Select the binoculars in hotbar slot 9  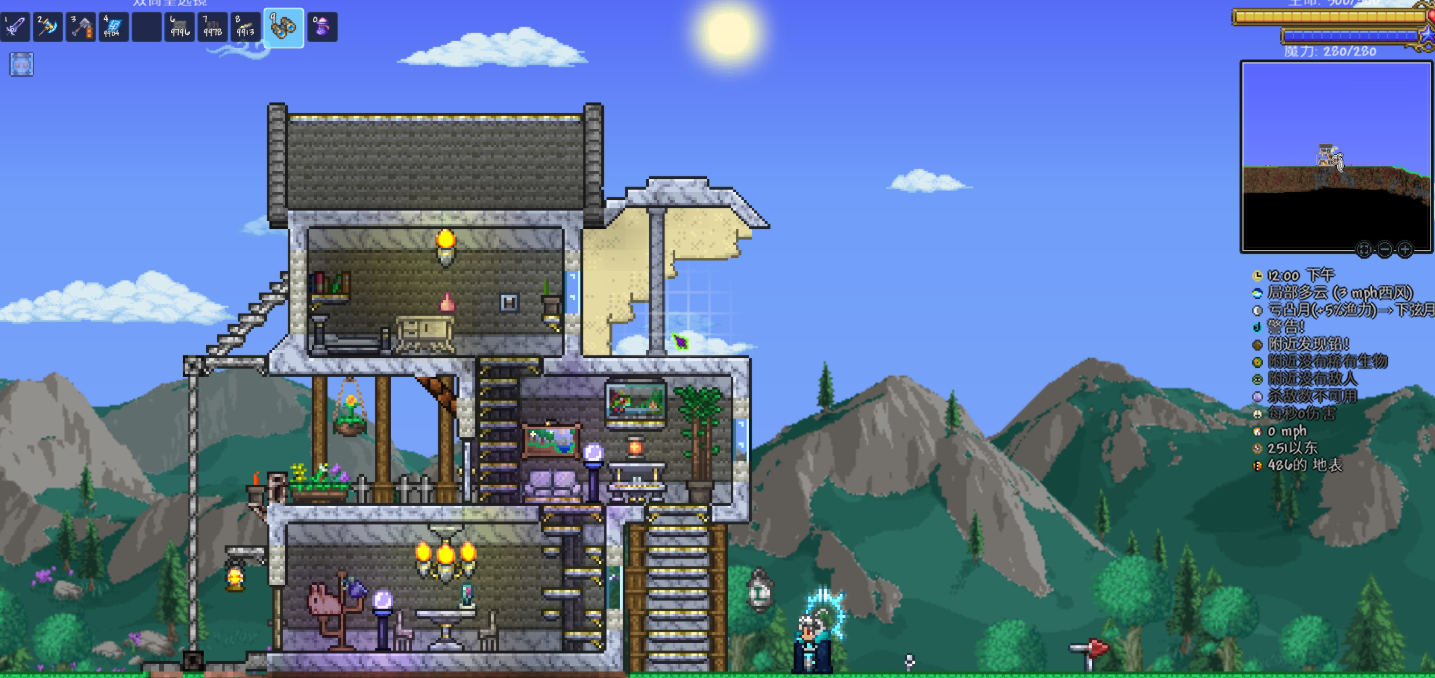click(x=283, y=27)
